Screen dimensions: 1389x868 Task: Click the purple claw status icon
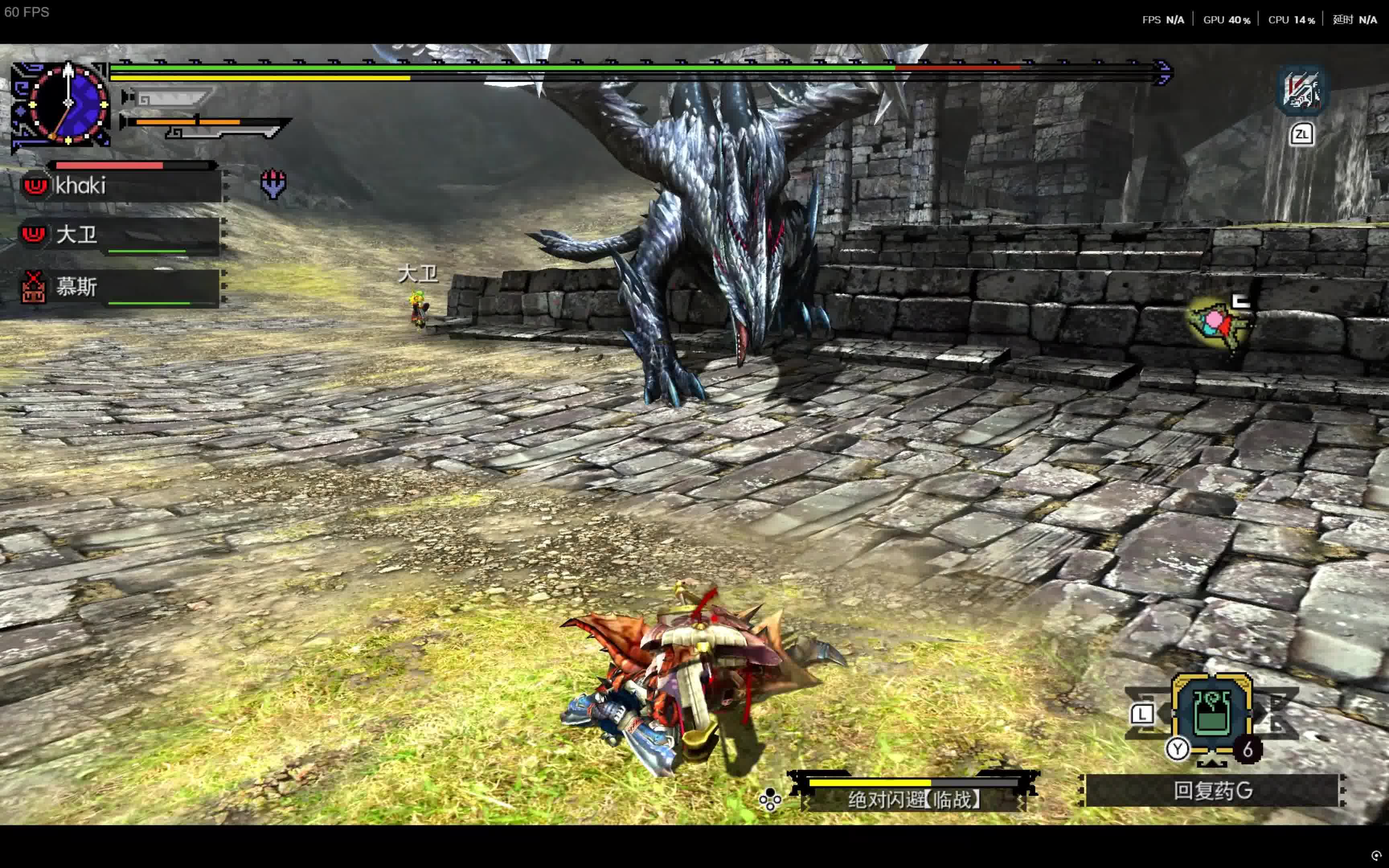273,184
